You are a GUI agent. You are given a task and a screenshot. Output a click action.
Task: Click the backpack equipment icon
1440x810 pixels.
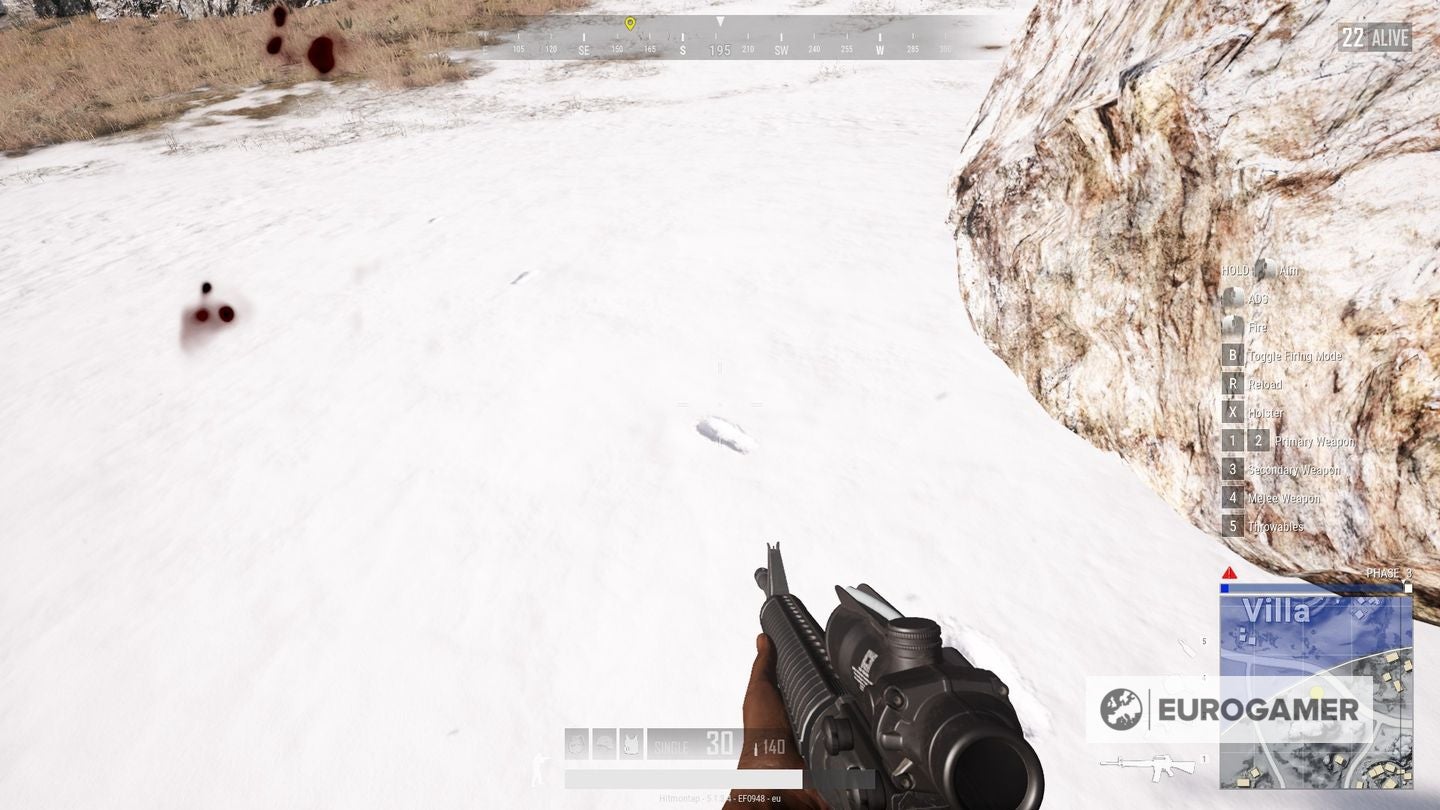click(x=576, y=744)
